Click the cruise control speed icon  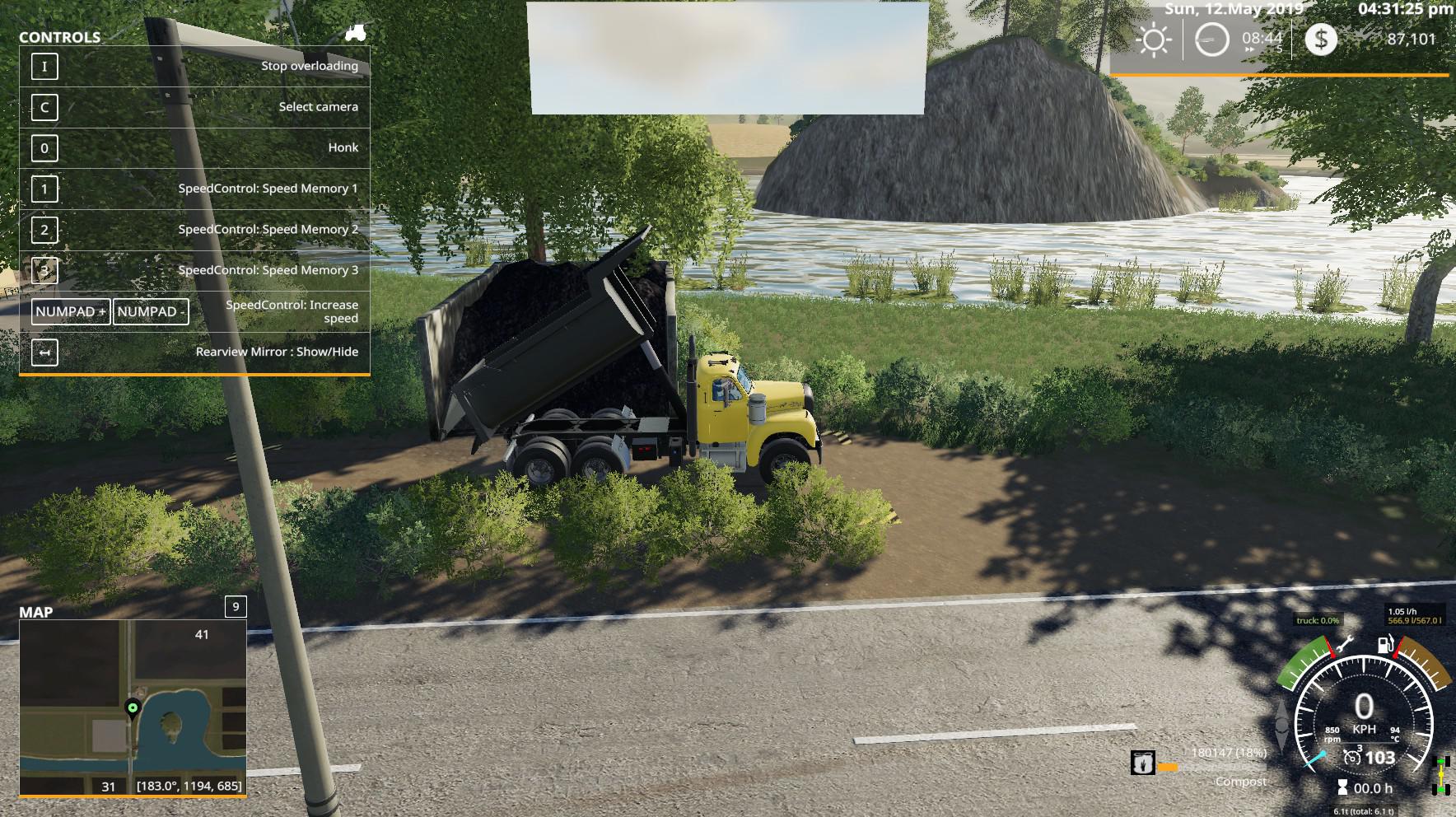[x=1351, y=757]
